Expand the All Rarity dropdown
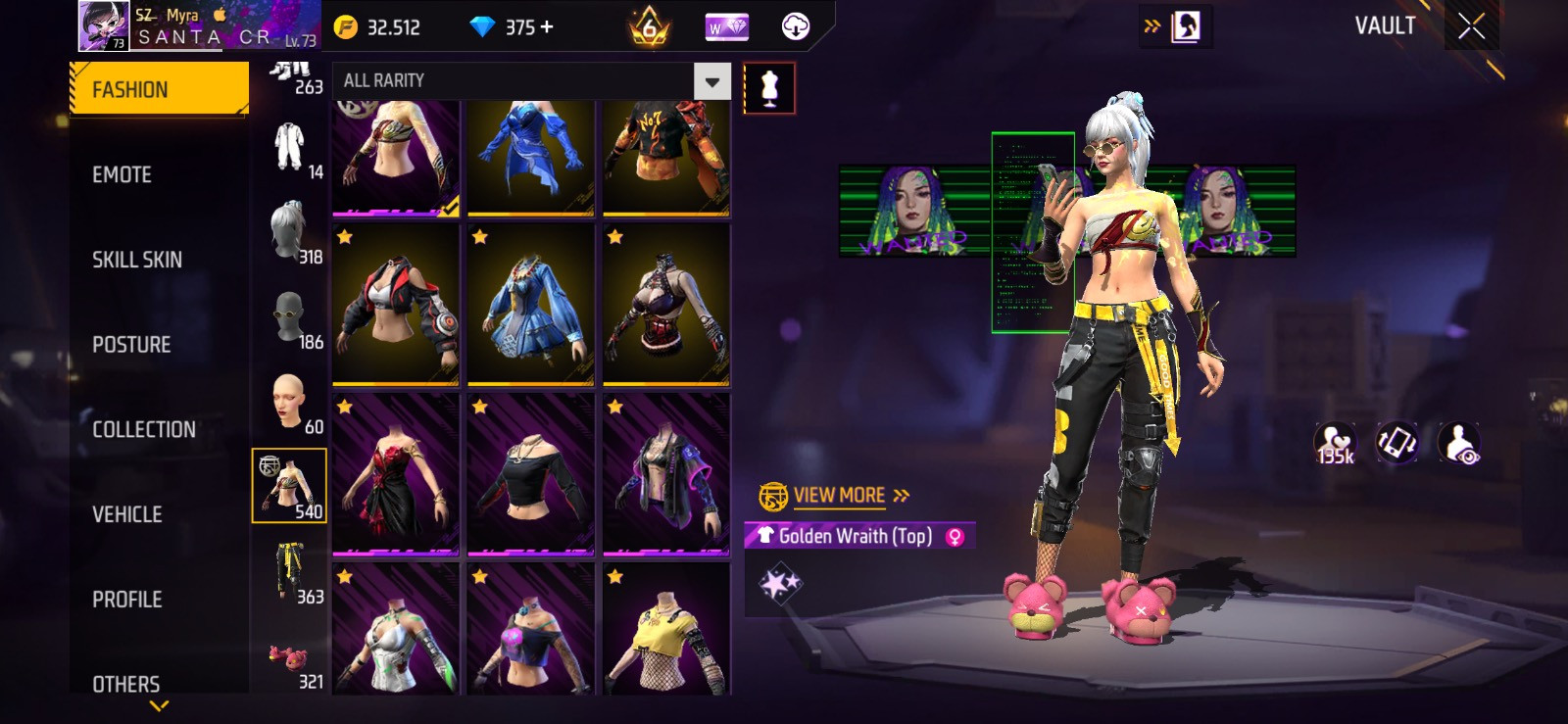Image resolution: width=1568 pixels, height=724 pixels. click(x=712, y=81)
